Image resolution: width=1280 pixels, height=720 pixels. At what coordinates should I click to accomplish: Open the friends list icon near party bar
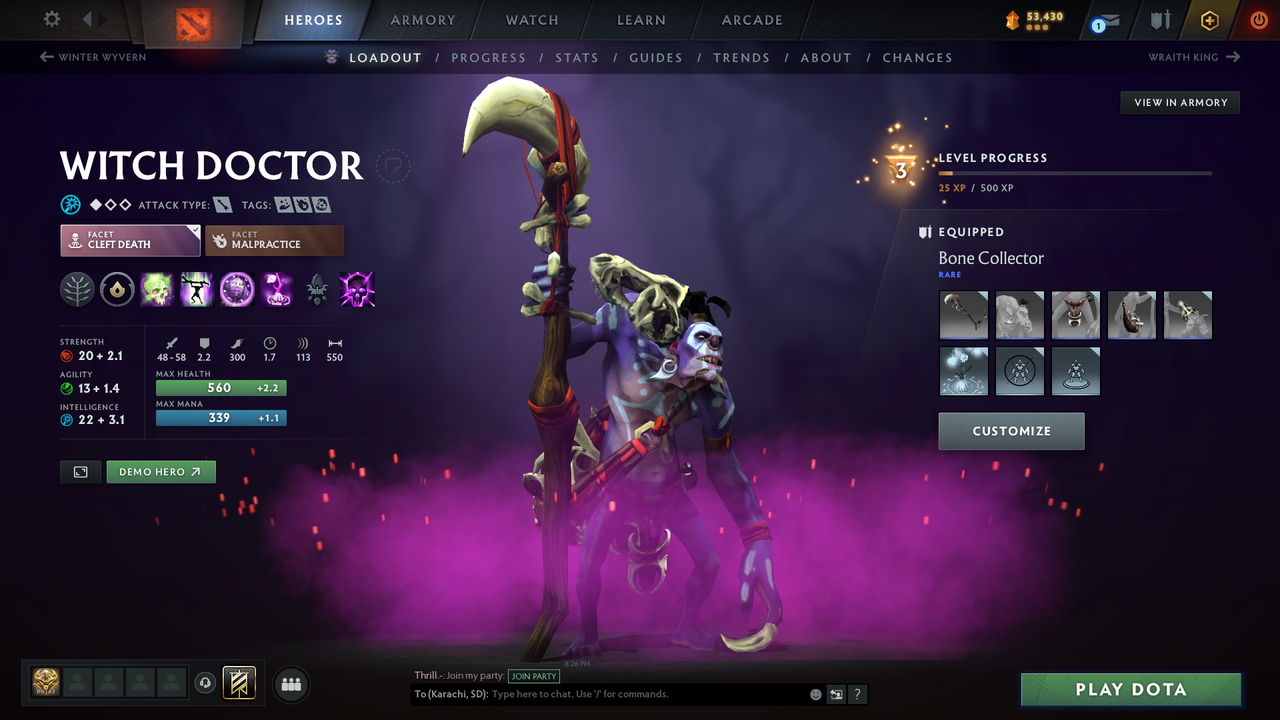[290, 684]
